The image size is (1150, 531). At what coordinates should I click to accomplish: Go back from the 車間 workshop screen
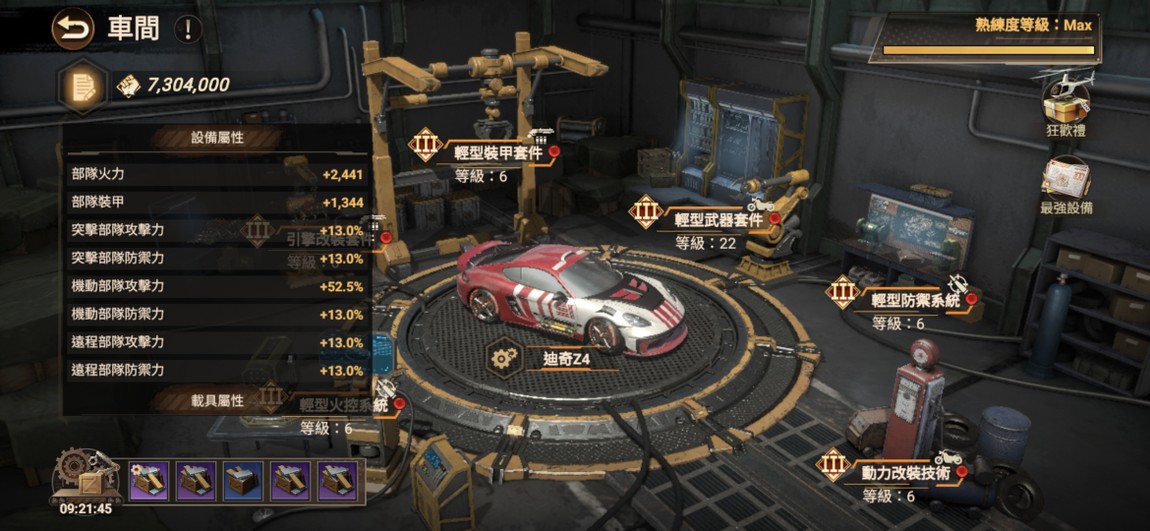[72, 27]
